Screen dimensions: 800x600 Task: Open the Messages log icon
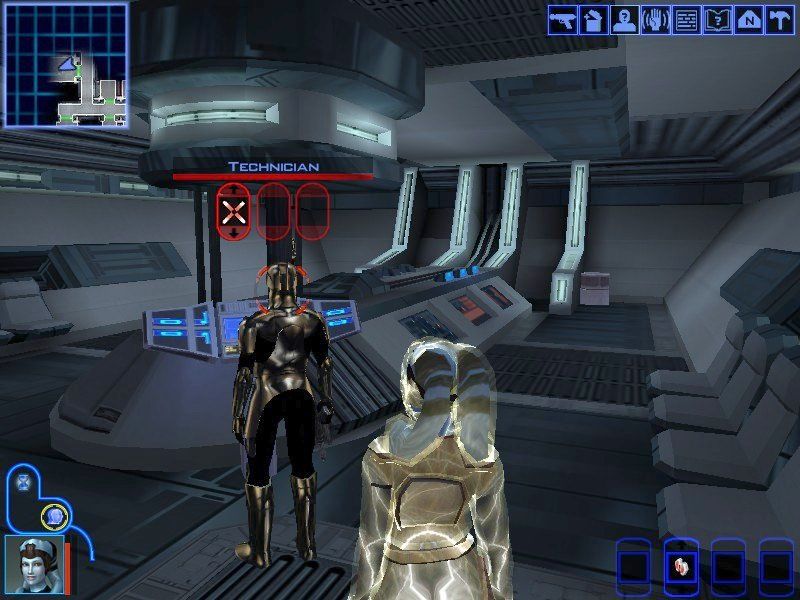pos(686,19)
